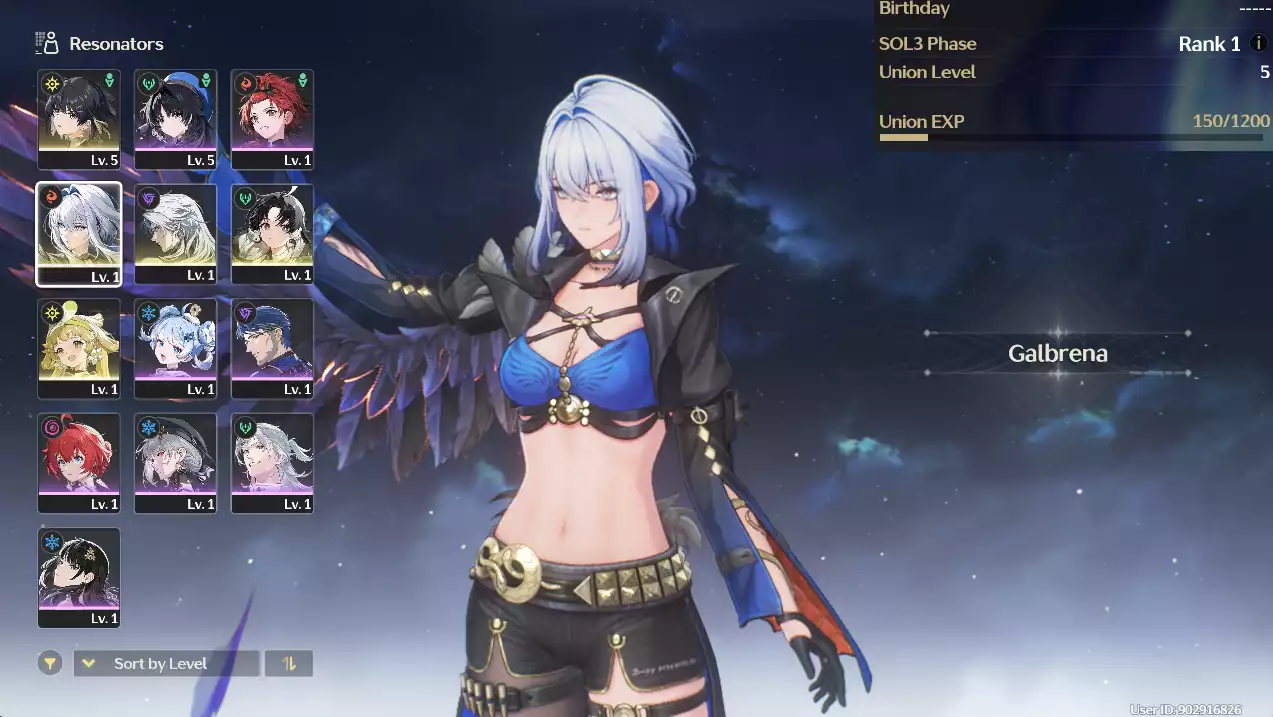Pick the white-haired man with purple element icon
Screen dimensions: 1273x717
(x=175, y=234)
